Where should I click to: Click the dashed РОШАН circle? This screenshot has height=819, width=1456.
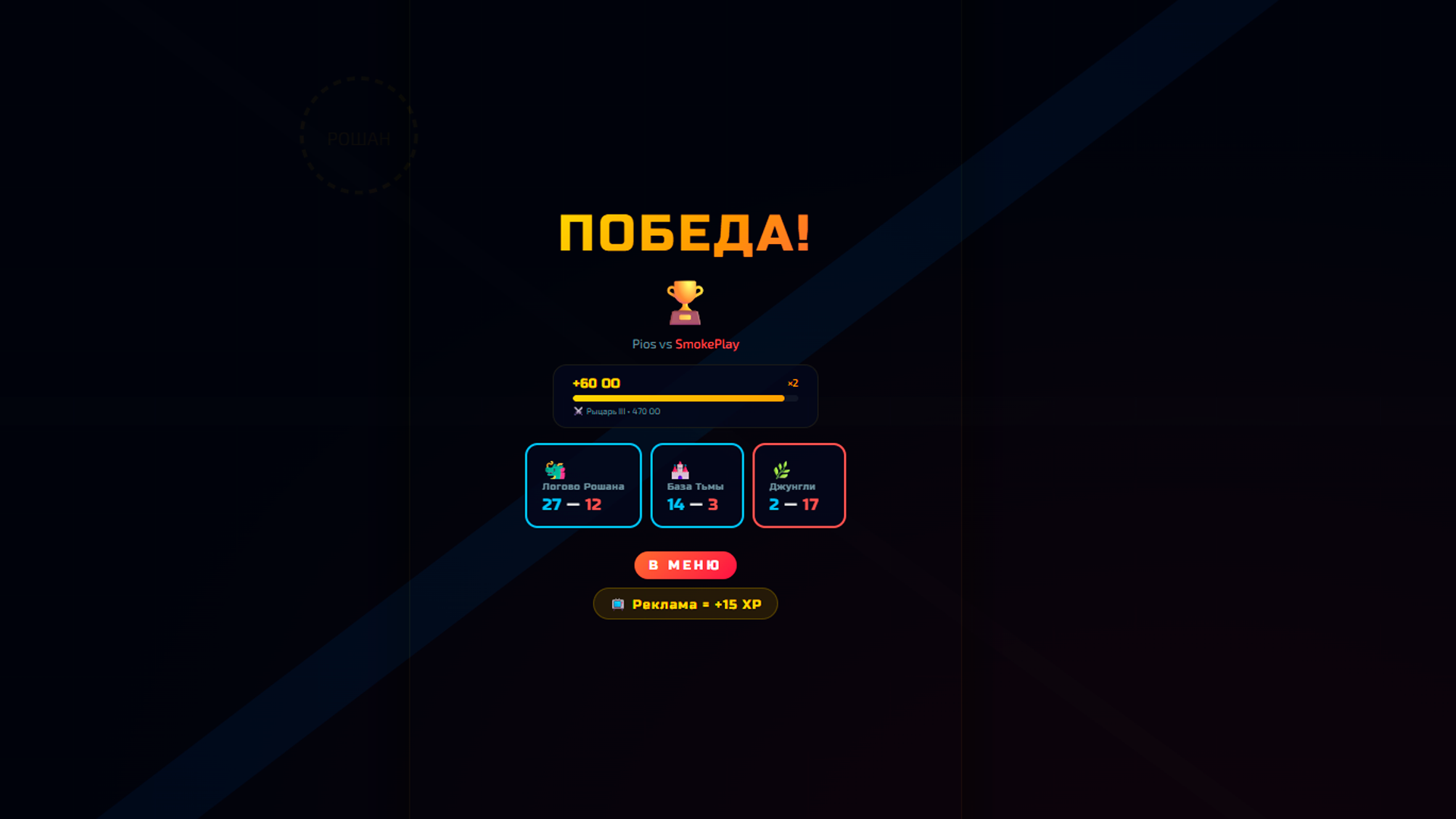[x=359, y=137]
